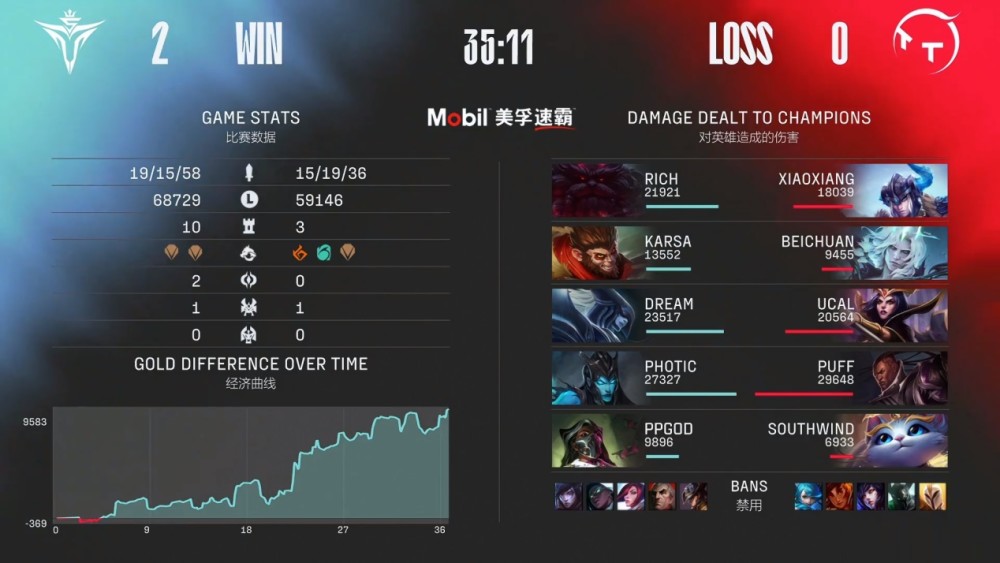Choose Ucal's LeBlanc portrait
Viewport: 1000px width, 563px height.
pyautogui.click(x=902, y=315)
